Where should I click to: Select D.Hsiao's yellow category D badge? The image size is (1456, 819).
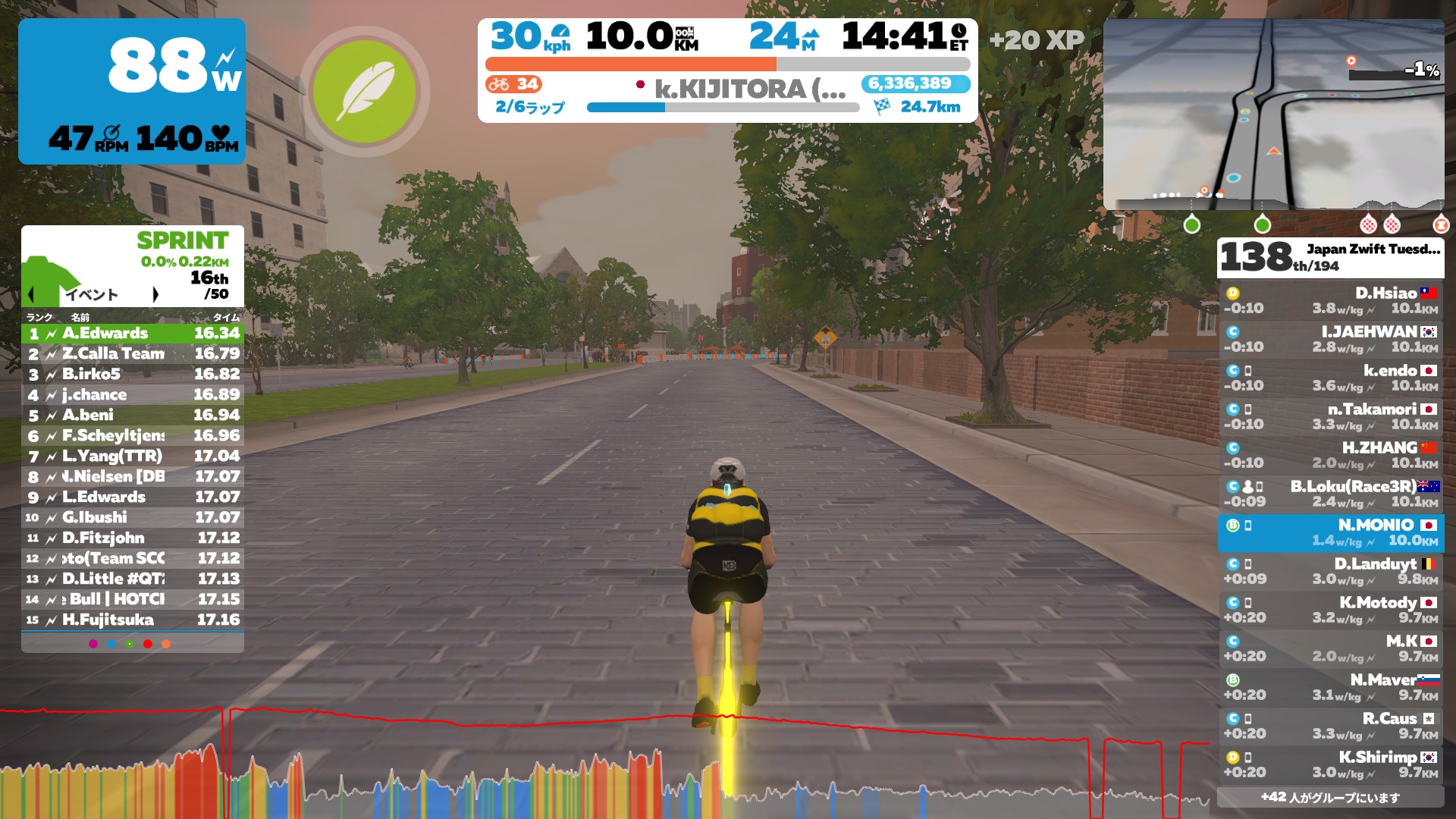point(1232,292)
